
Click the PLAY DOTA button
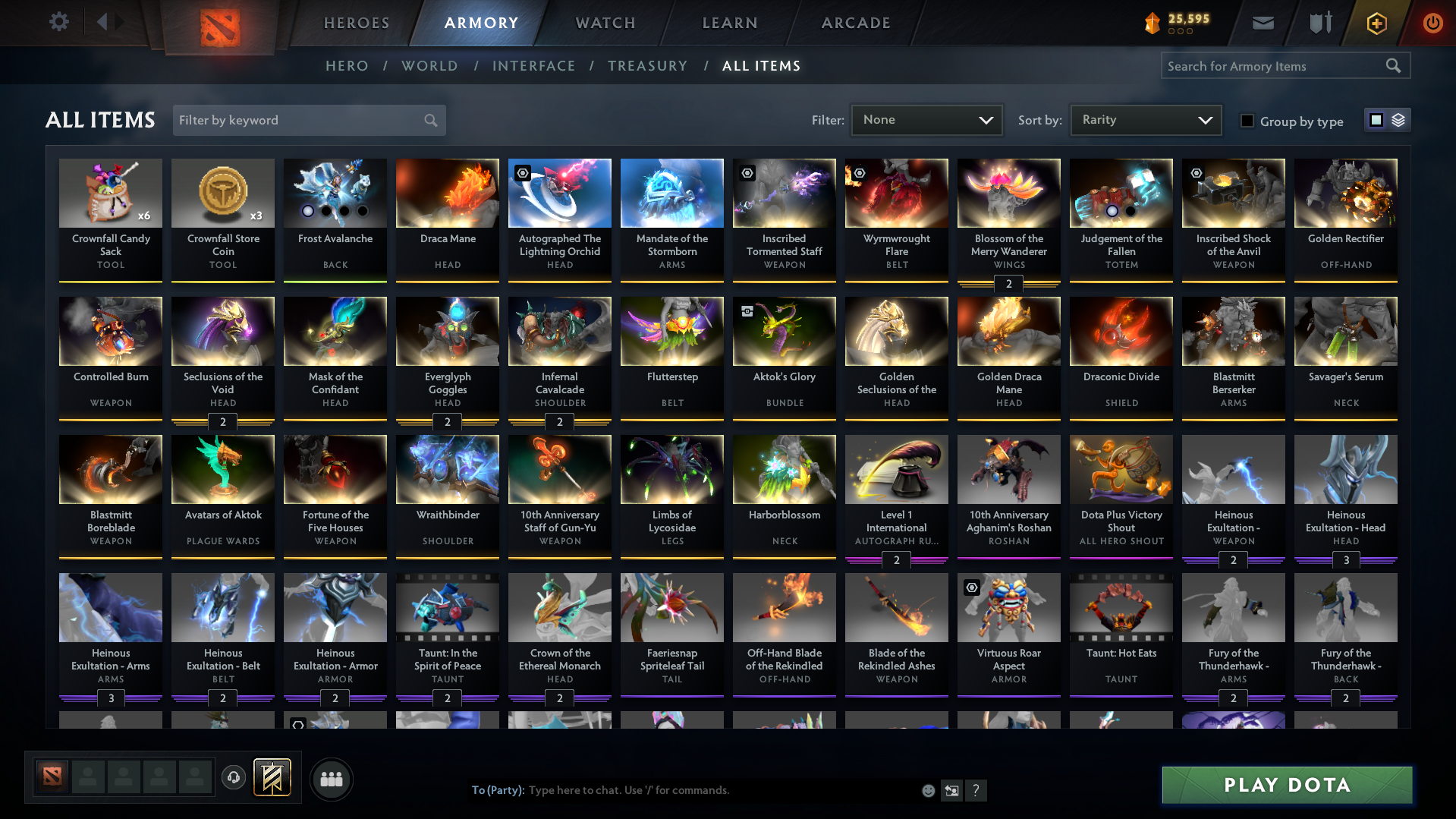[x=1286, y=785]
